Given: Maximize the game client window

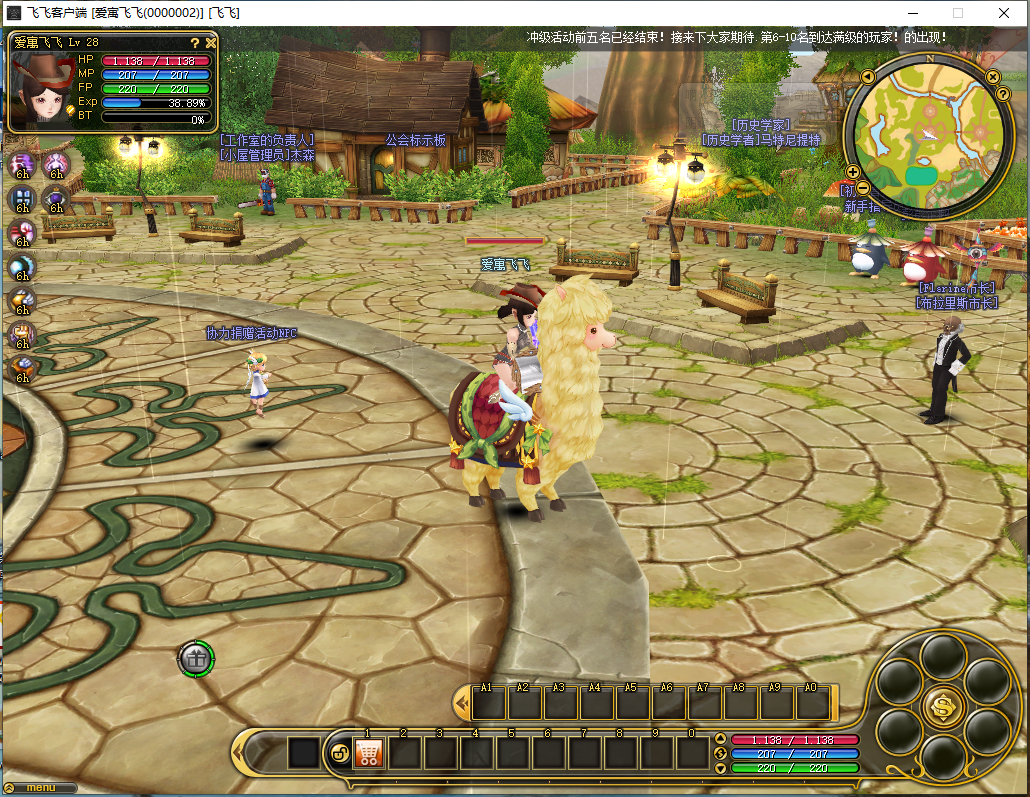Looking at the screenshot, I should (957, 13).
